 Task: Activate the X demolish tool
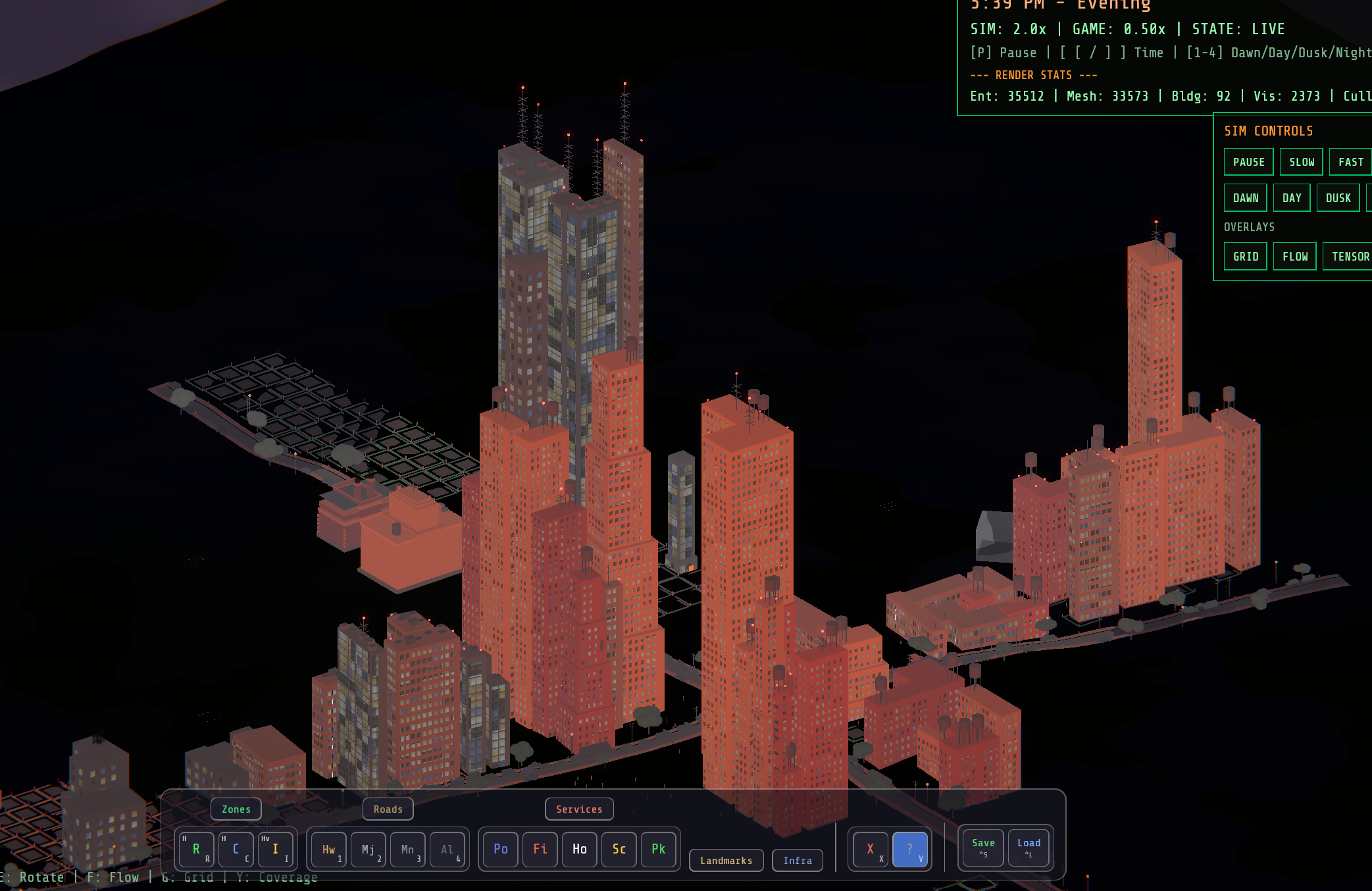click(870, 849)
